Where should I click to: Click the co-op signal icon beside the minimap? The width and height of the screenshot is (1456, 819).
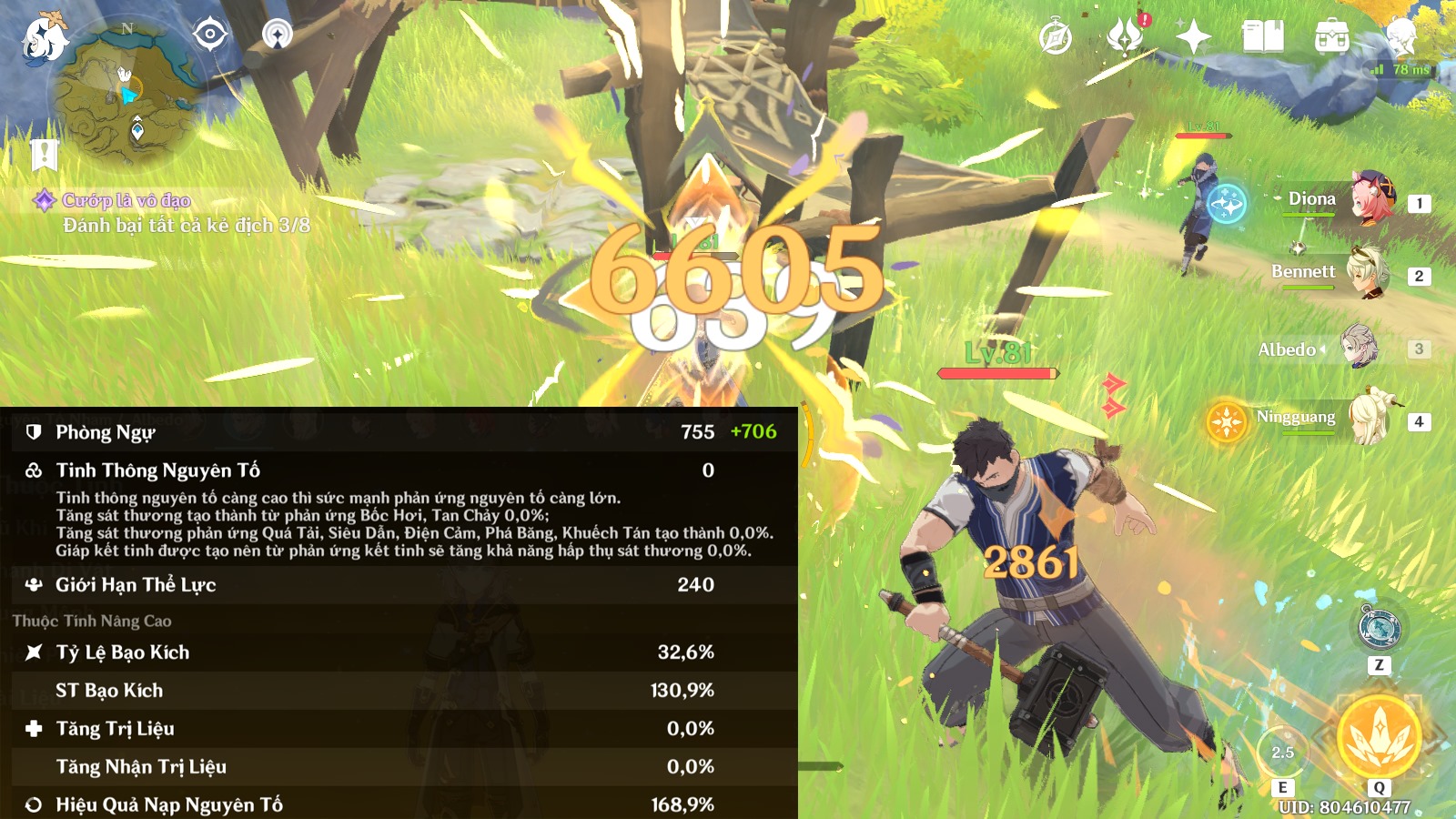click(278, 35)
